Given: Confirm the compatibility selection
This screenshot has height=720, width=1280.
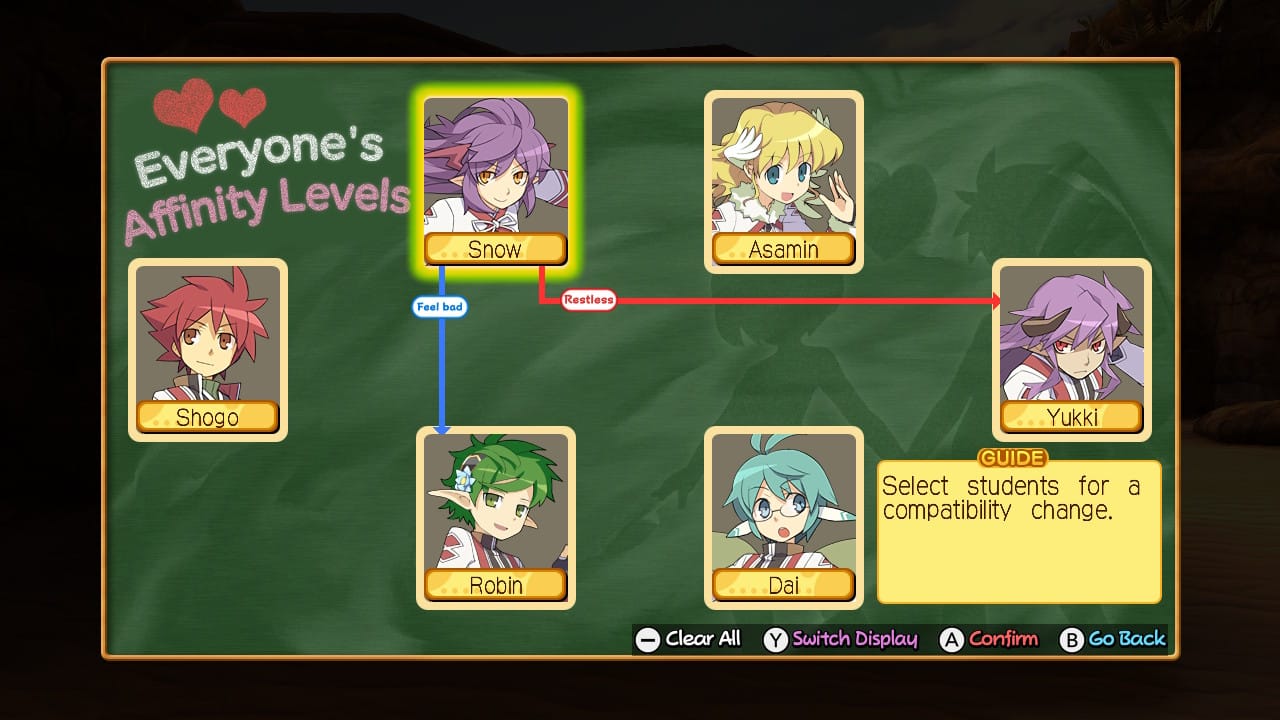Looking at the screenshot, I should (x=990, y=639).
